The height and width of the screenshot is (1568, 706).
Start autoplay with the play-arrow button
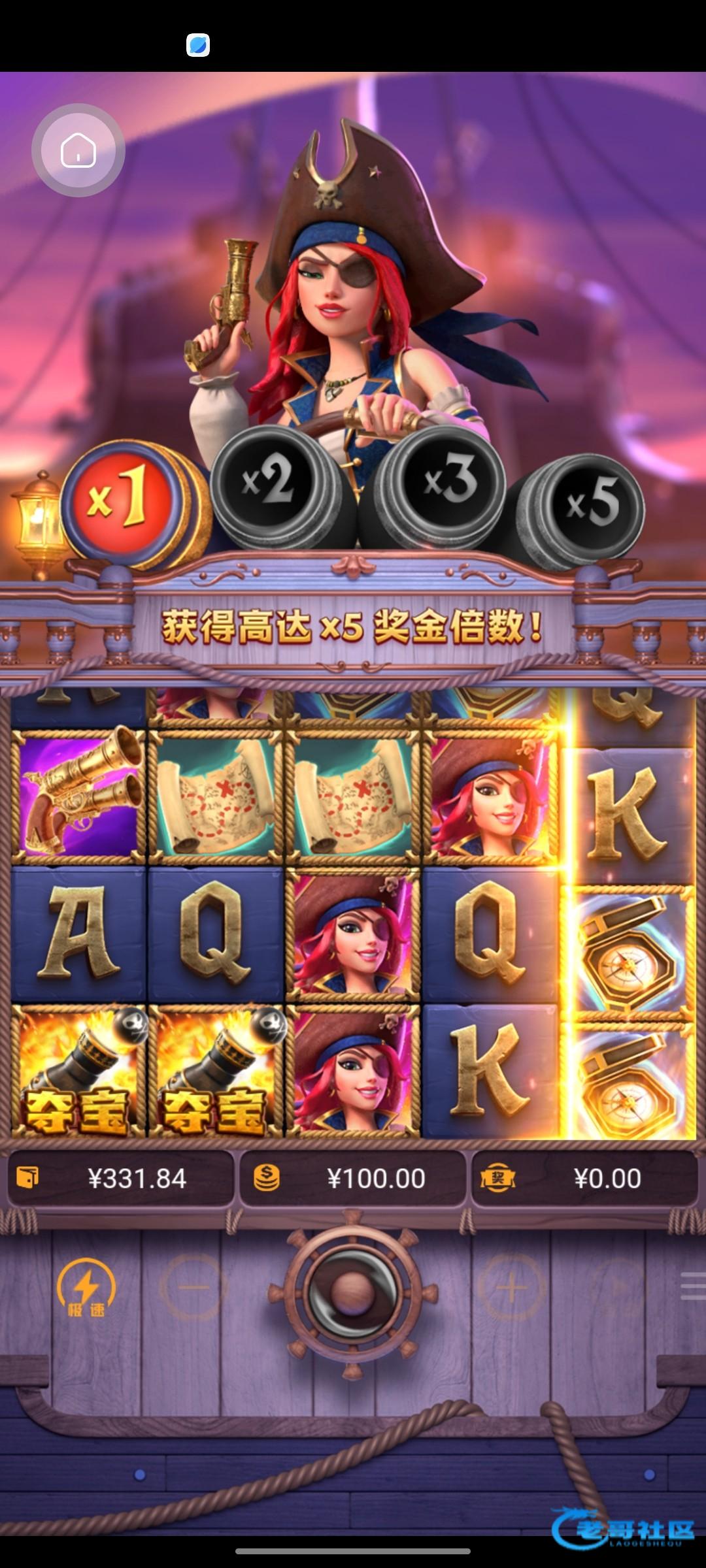pyautogui.click(x=620, y=1288)
